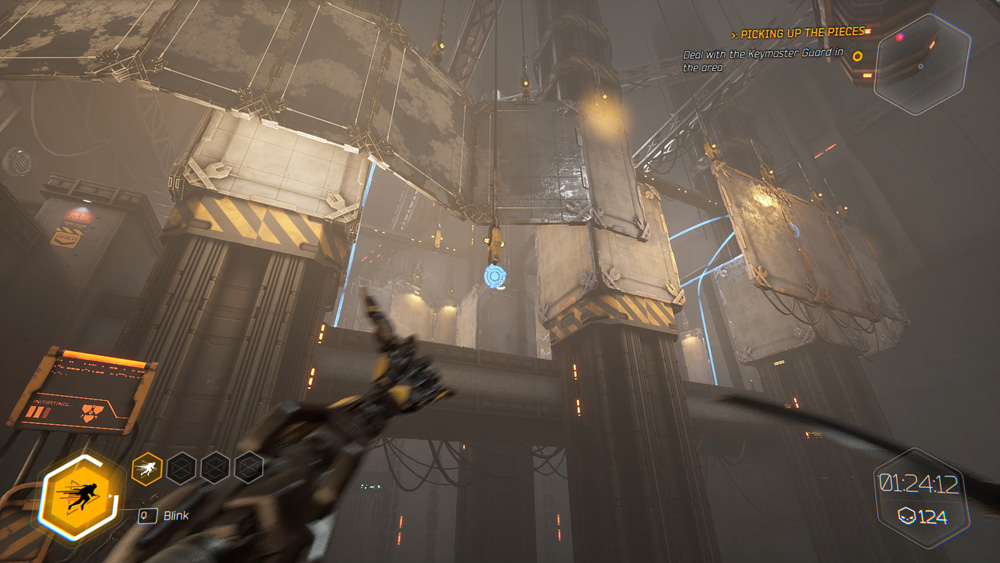The image size is (1000, 563).
Task: Select the red enemy marker on the minimap
Action: click(900, 37)
